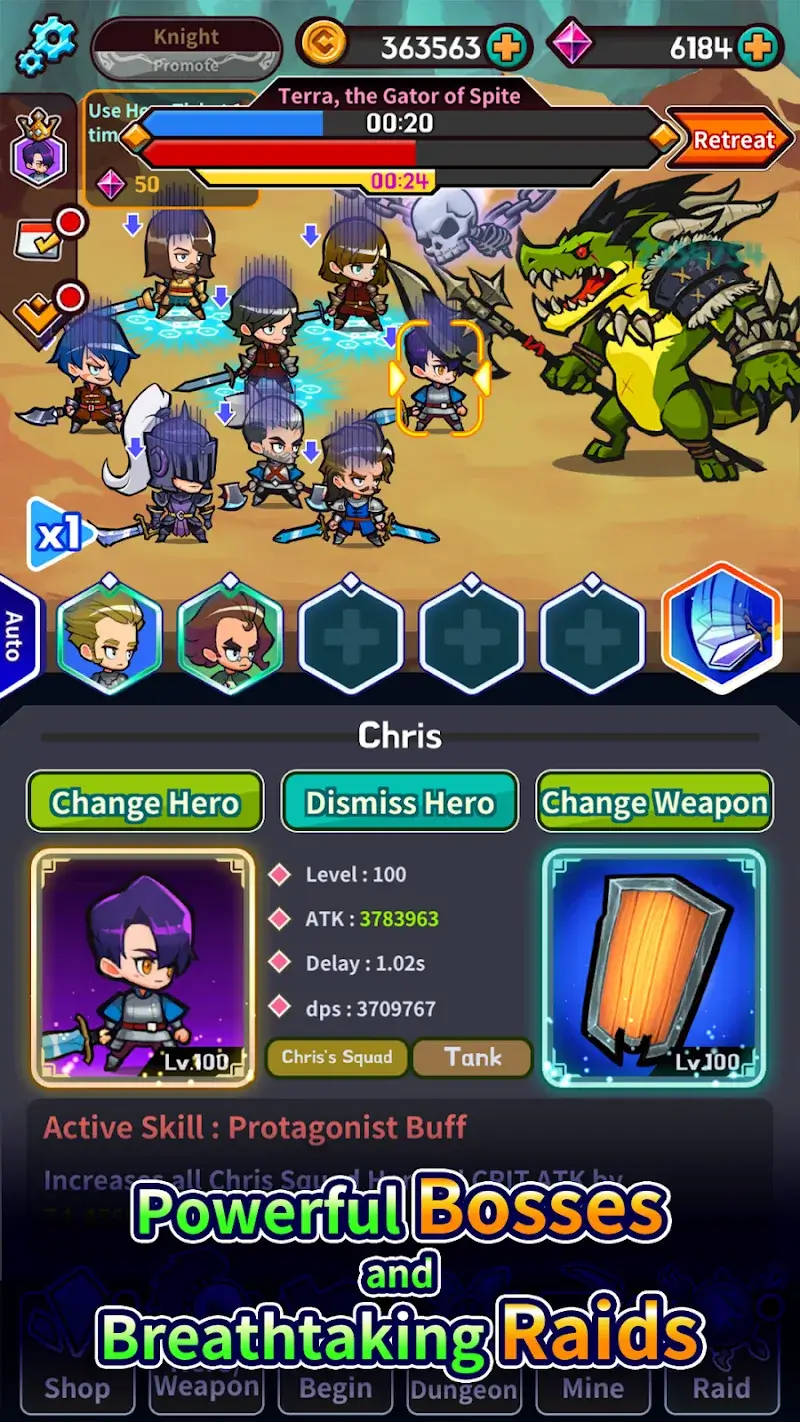Promote the Knight class

tap(186, 50)
